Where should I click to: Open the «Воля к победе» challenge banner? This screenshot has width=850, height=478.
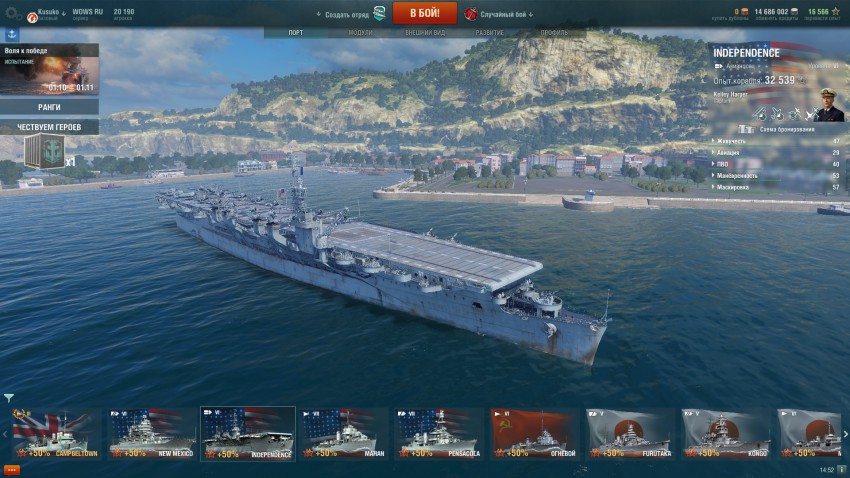(49, 68)
